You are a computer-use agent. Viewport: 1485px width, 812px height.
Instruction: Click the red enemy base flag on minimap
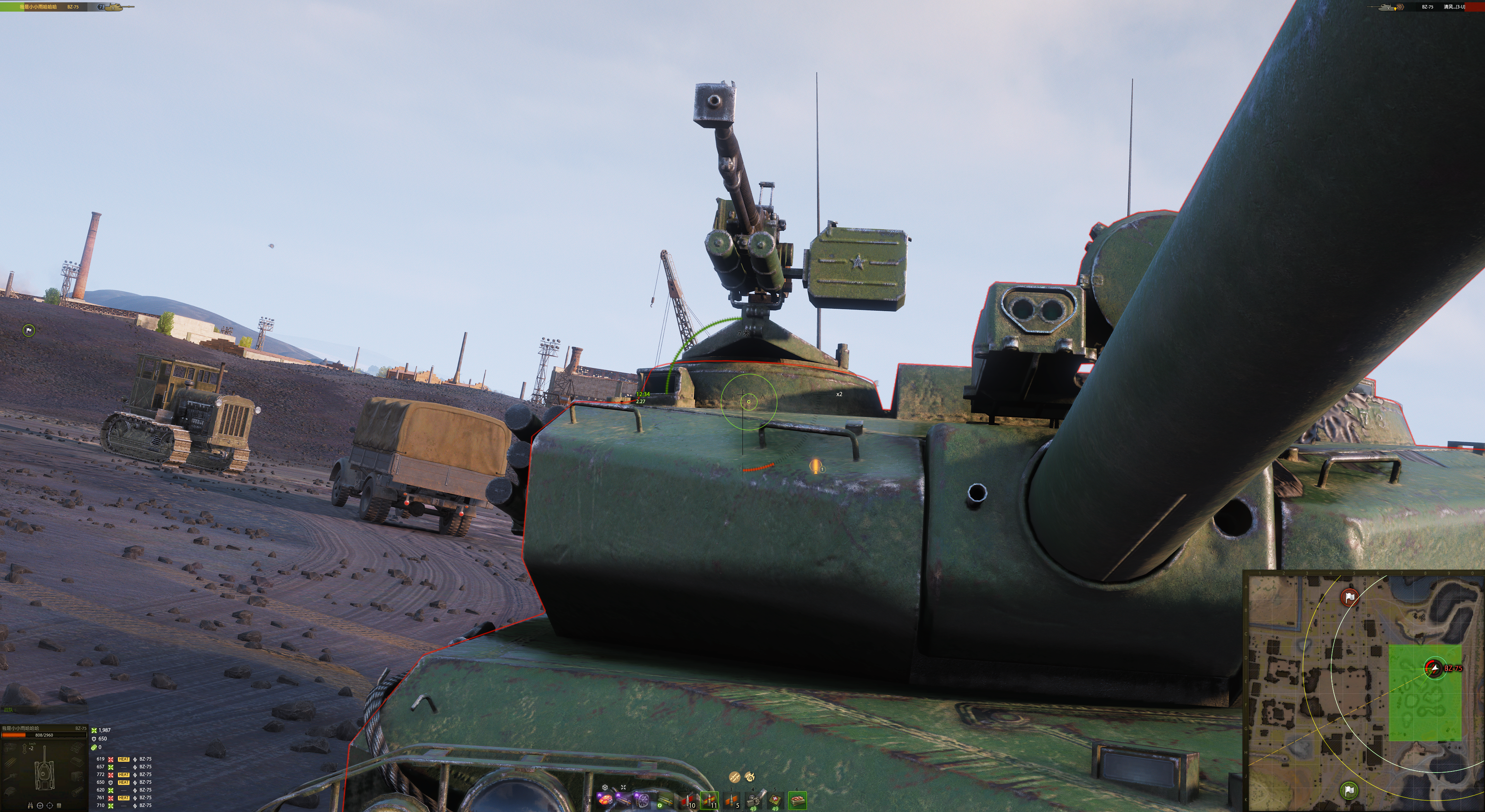(x=1350, y=597)
